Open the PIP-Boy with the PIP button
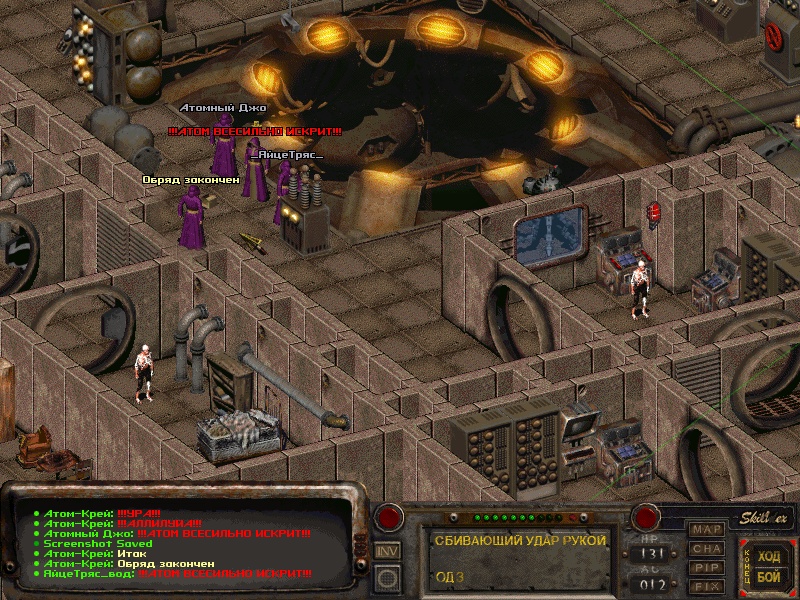Viewport: 800px width, 600px height. 707,567
